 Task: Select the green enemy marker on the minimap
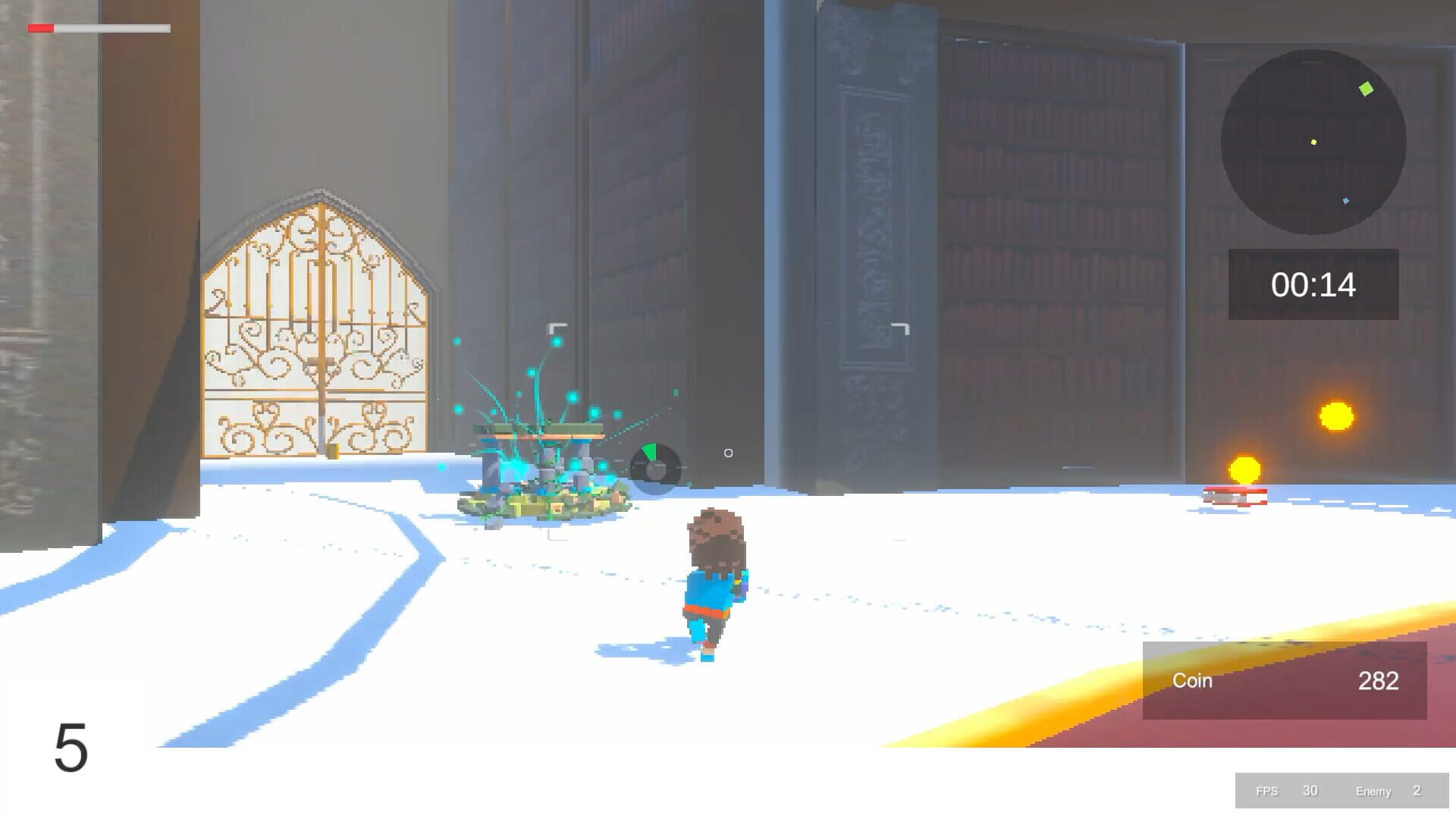(1366, 88)
